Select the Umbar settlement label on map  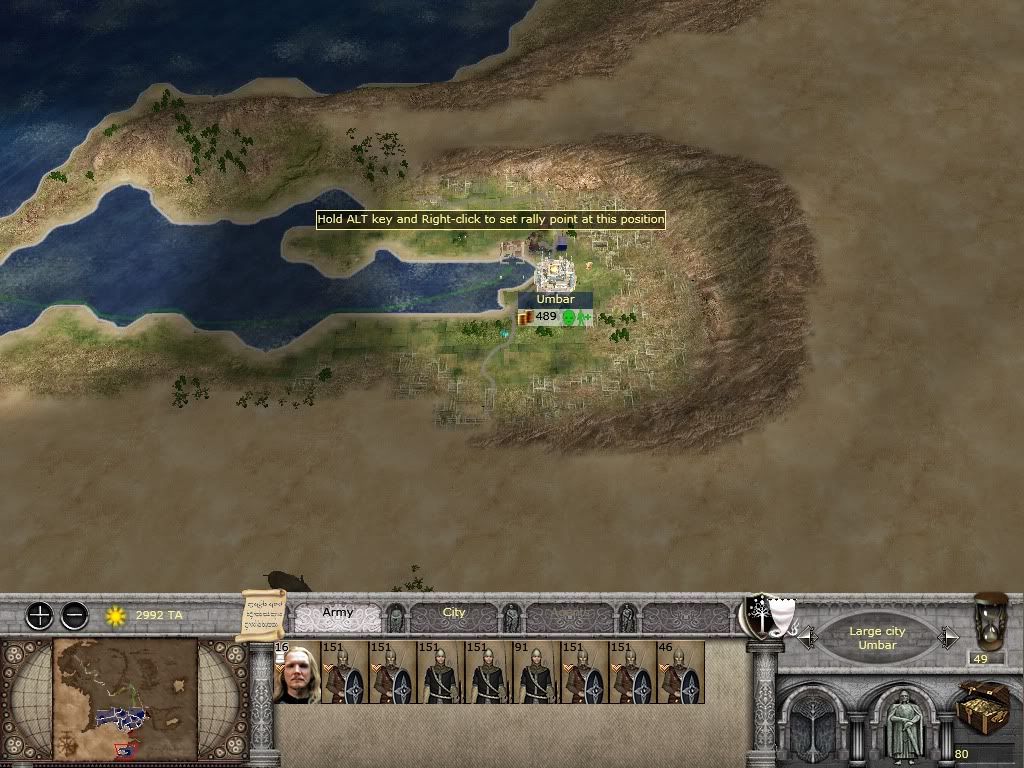[x=555, y=299]
